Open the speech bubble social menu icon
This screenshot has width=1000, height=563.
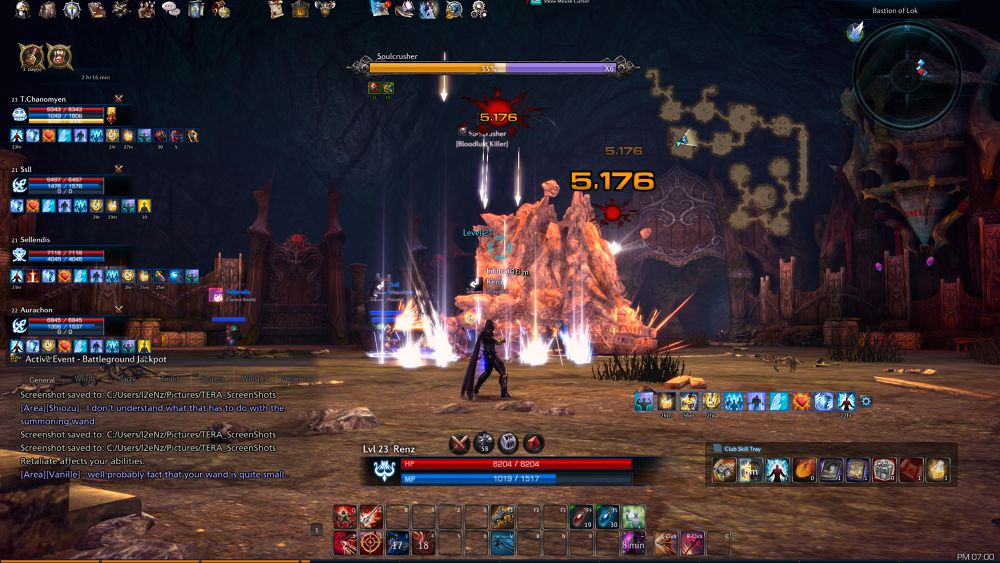[x=170, y=10]
